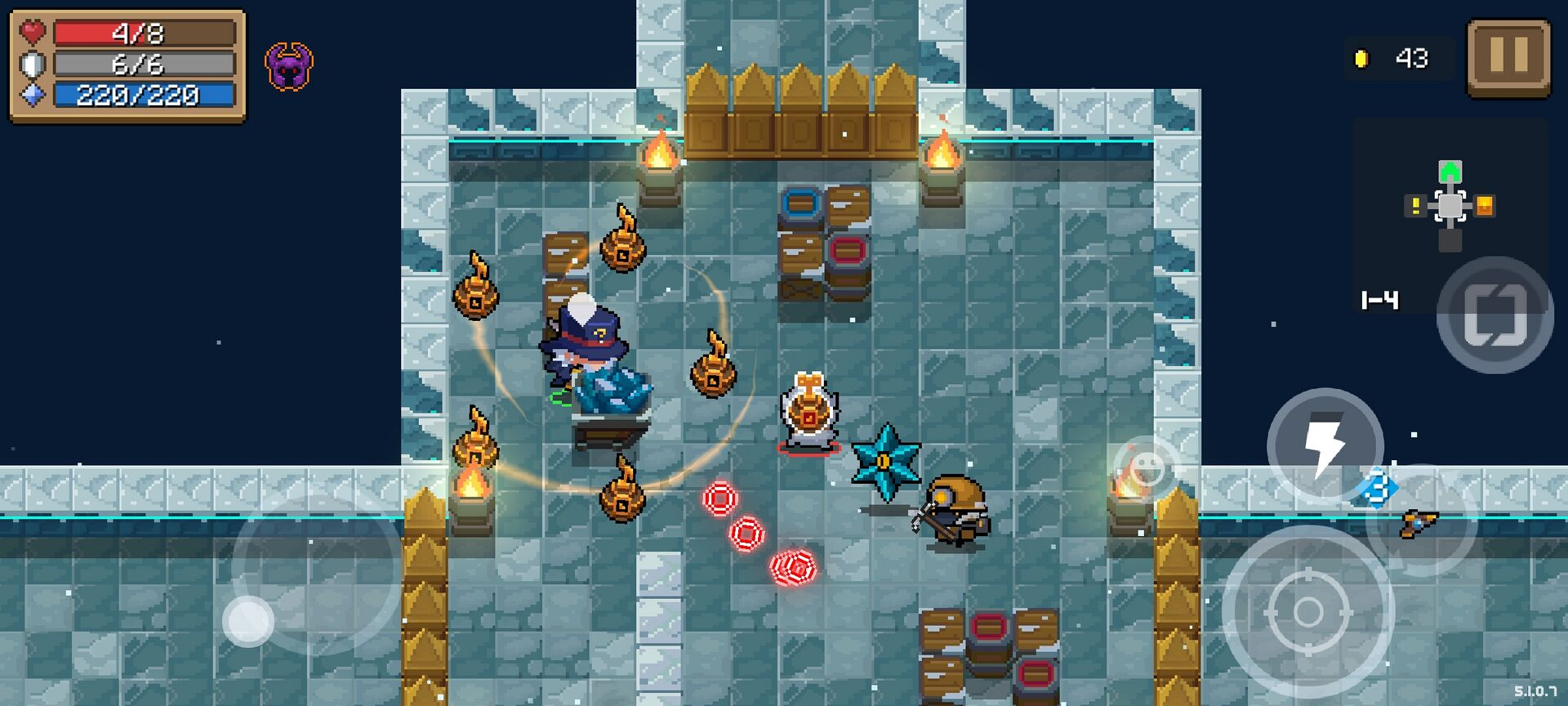1568x706 pixels.
Task: Pause the game with the pause button
Action: (x=1508, y=58)
